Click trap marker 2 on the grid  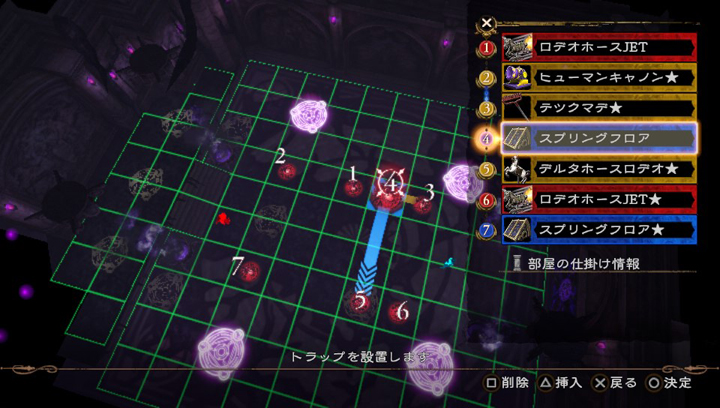tap(288, 171)
